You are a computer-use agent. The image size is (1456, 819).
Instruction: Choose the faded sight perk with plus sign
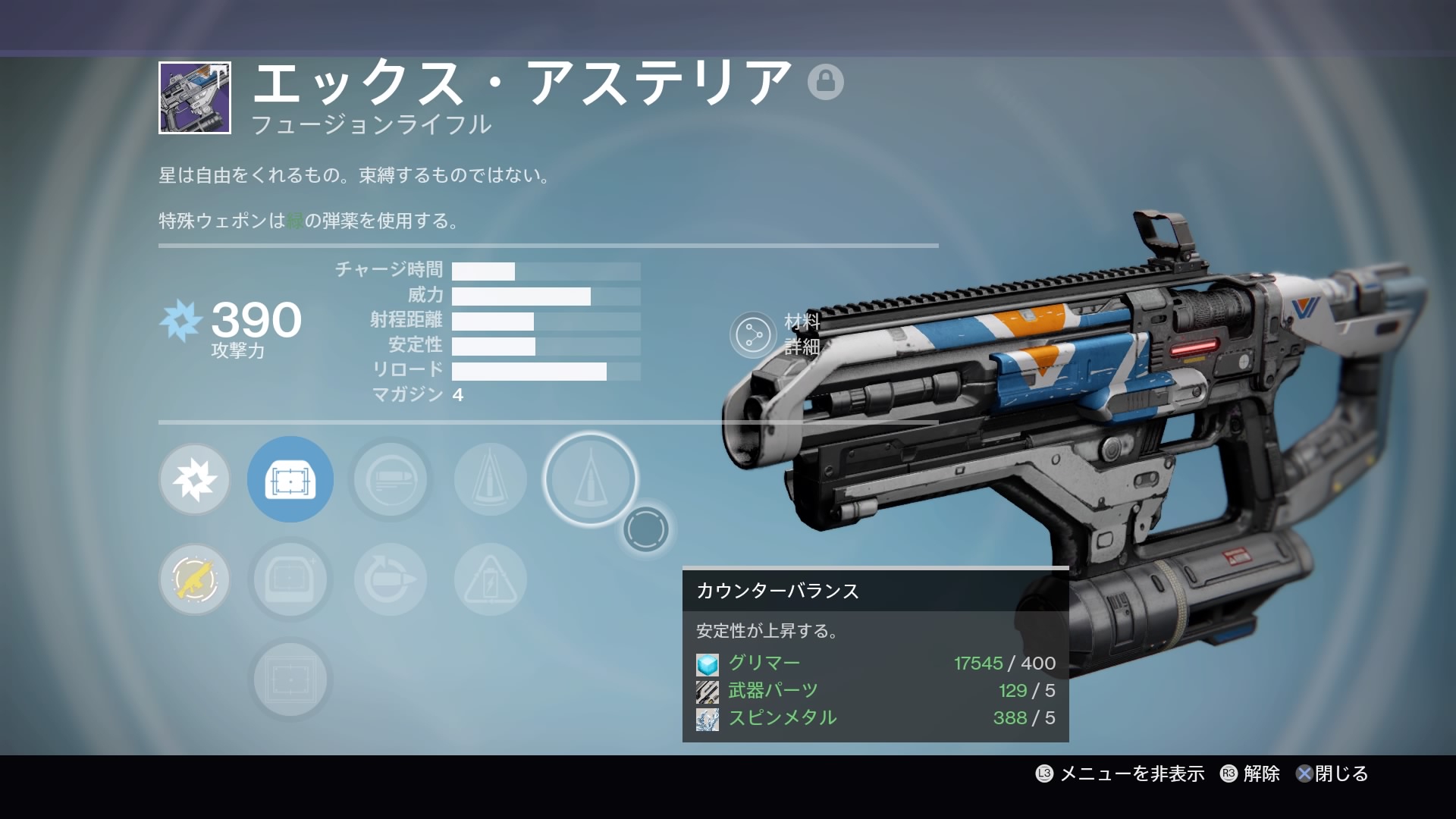290,579
